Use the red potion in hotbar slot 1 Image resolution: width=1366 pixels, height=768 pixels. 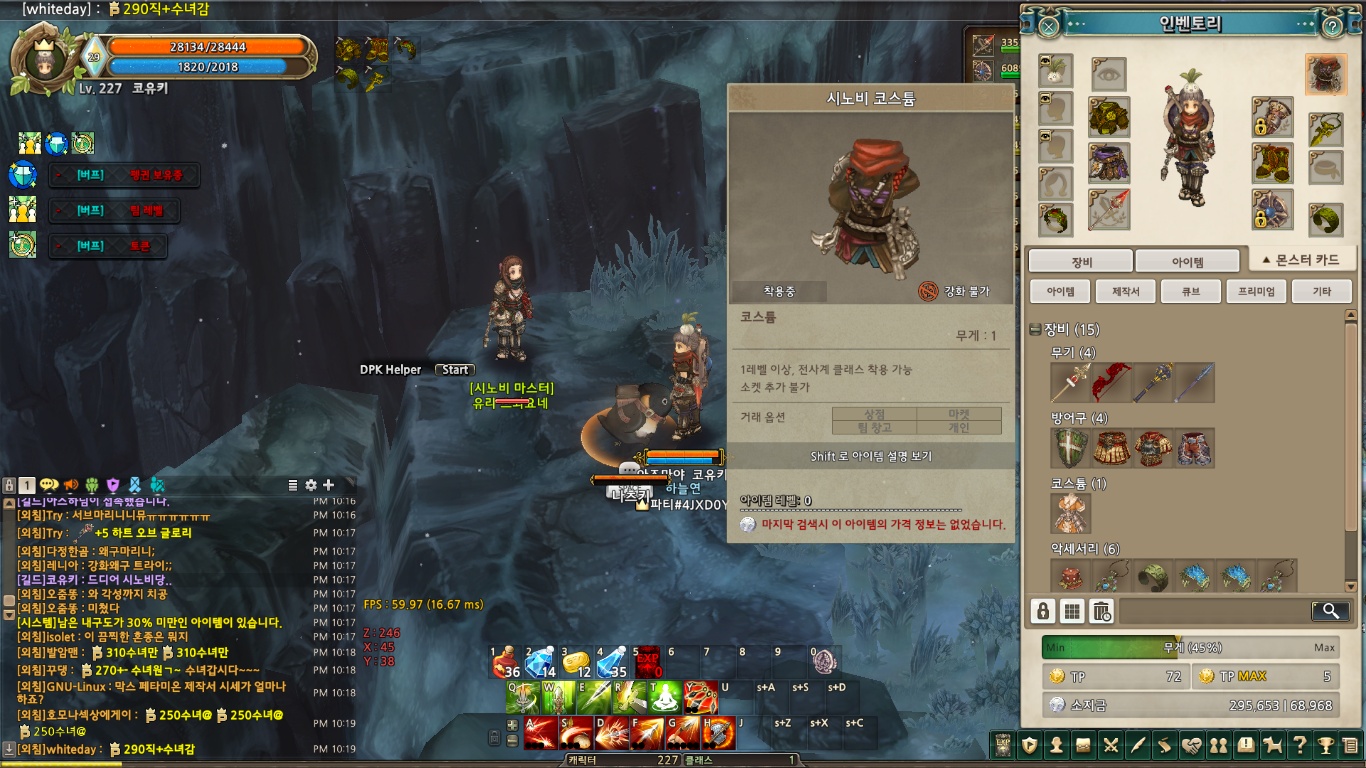point(506,664)
